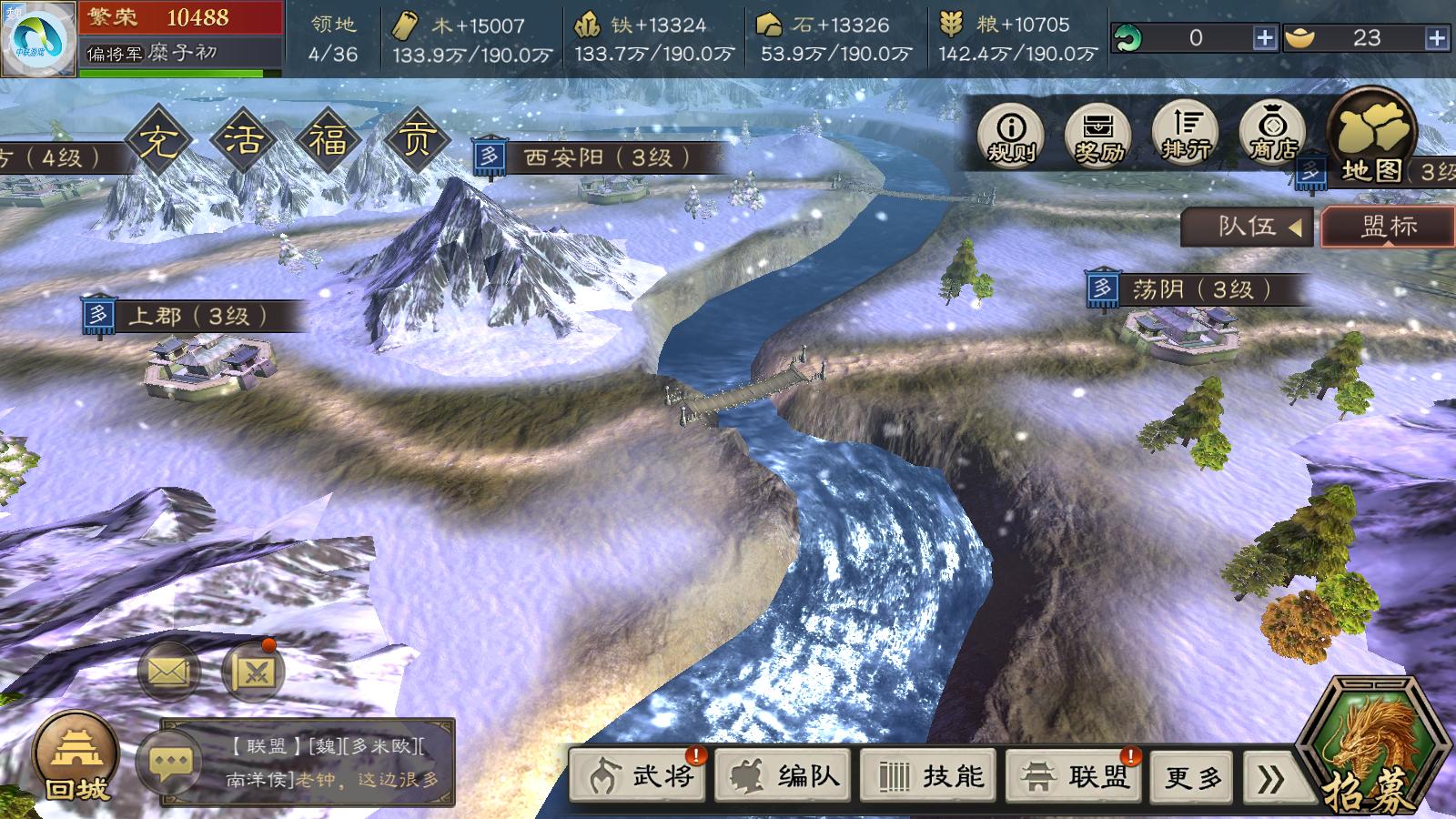Click the 更多 more button

click(1192, 778)
